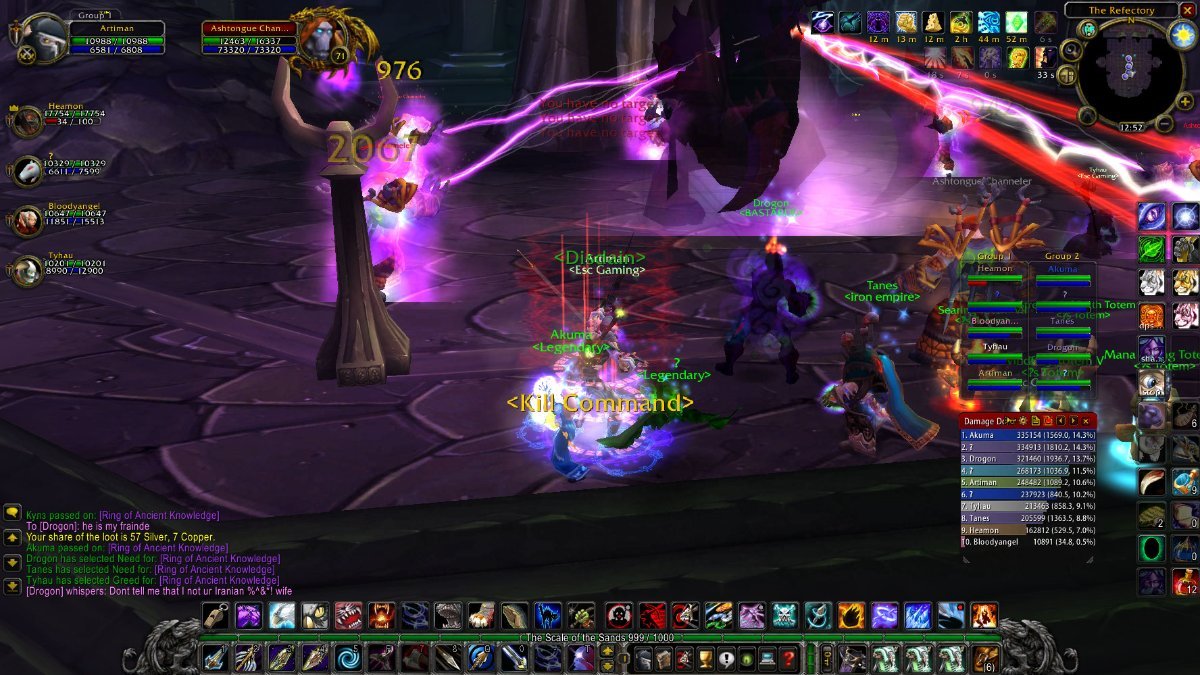Click the Ashtongue Channeler target frame
The height and width of the screenshot is (675, 1200).
tap(250, 40)
